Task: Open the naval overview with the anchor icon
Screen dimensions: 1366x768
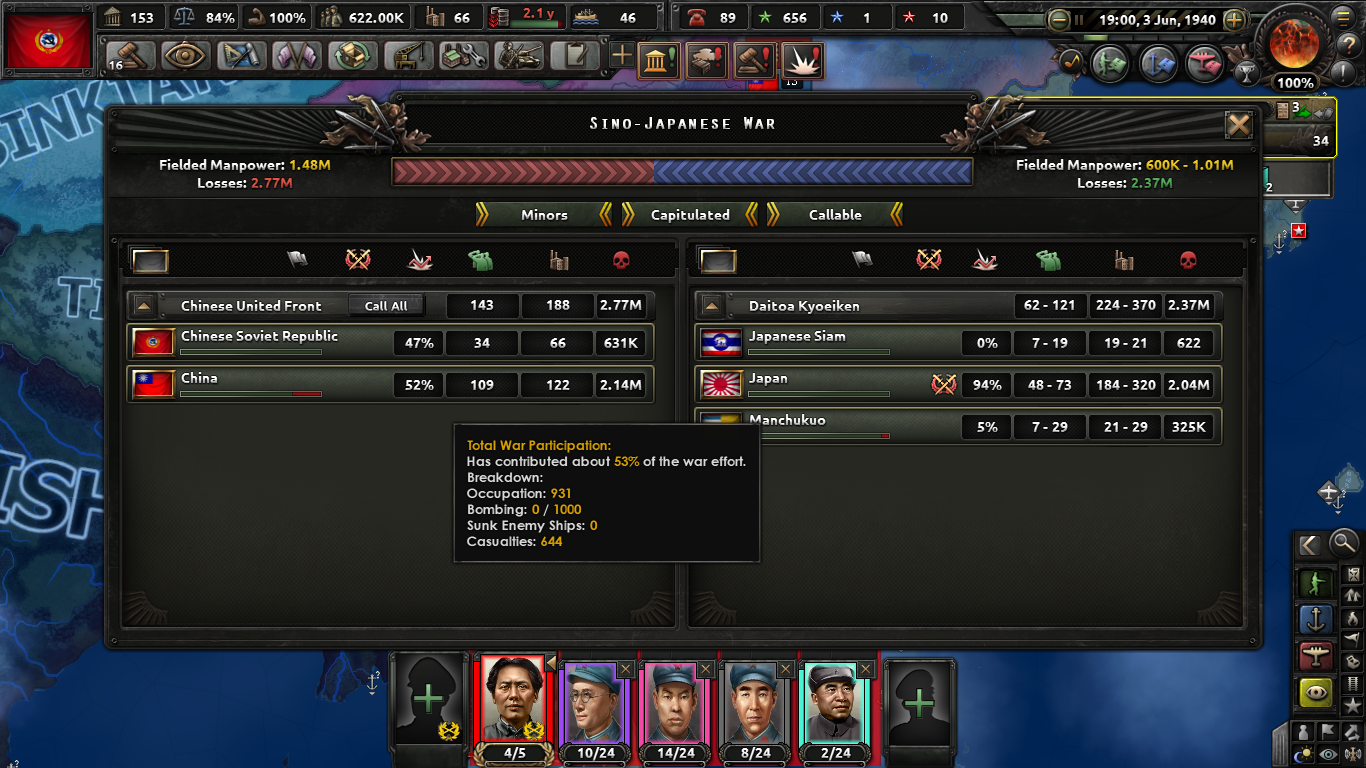Action: tap(1158, 63)
